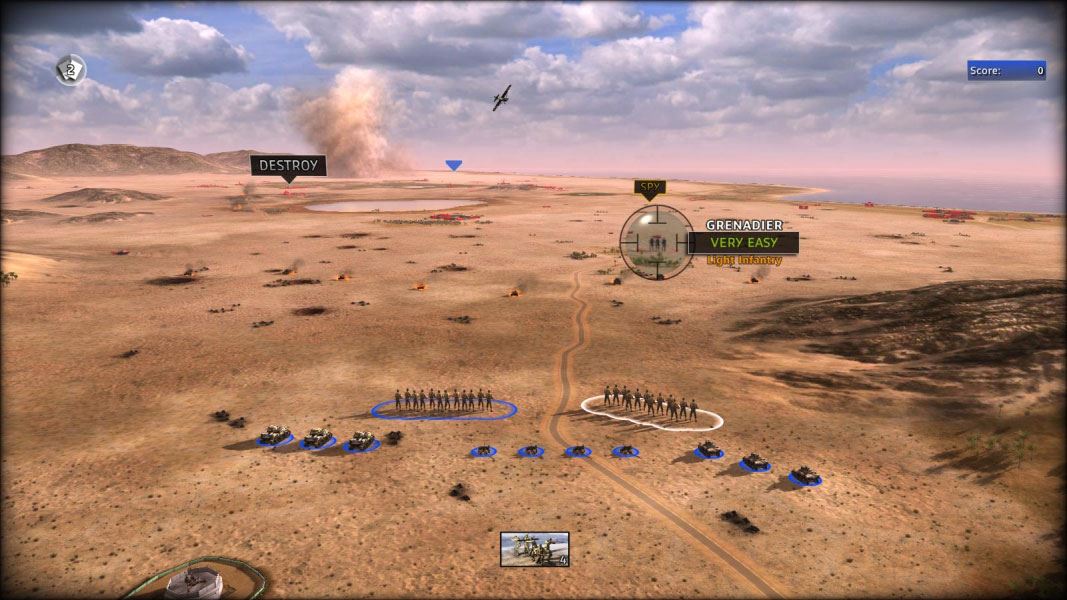Select the white-outlined infantry squad
The image size is (1067, 600).
tap(651, 406)
